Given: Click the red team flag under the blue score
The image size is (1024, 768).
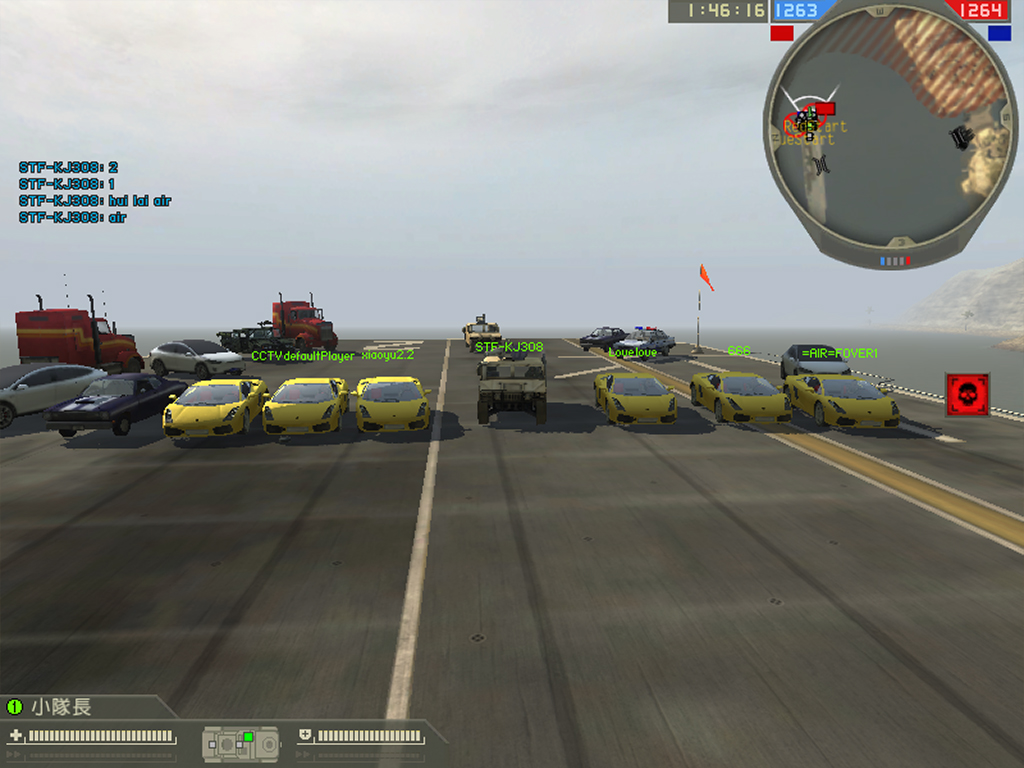Looking at the screenshot, I should [x=782, y=33].
